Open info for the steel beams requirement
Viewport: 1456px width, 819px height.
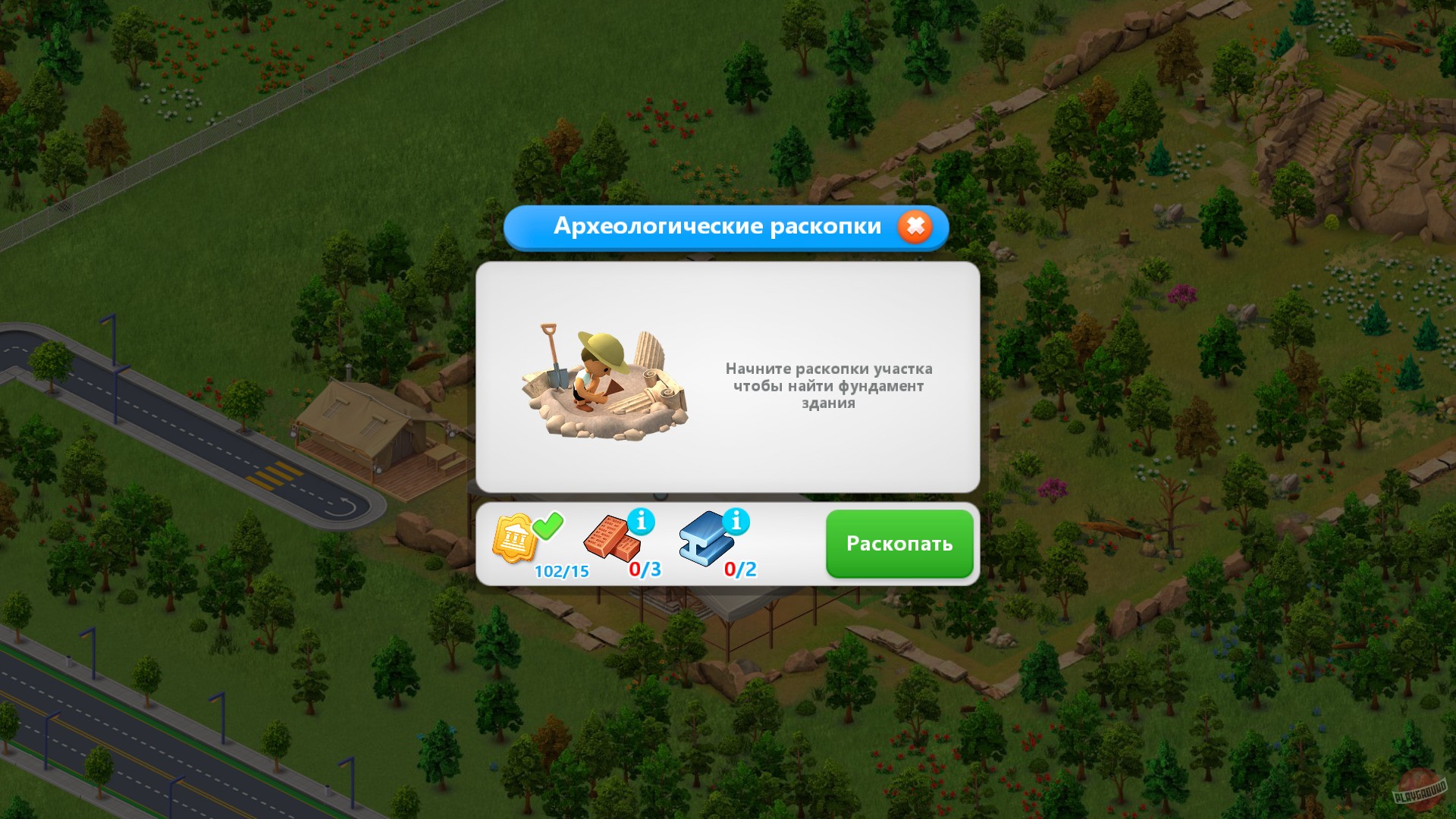pyautogui.click(x=735, y=520)
